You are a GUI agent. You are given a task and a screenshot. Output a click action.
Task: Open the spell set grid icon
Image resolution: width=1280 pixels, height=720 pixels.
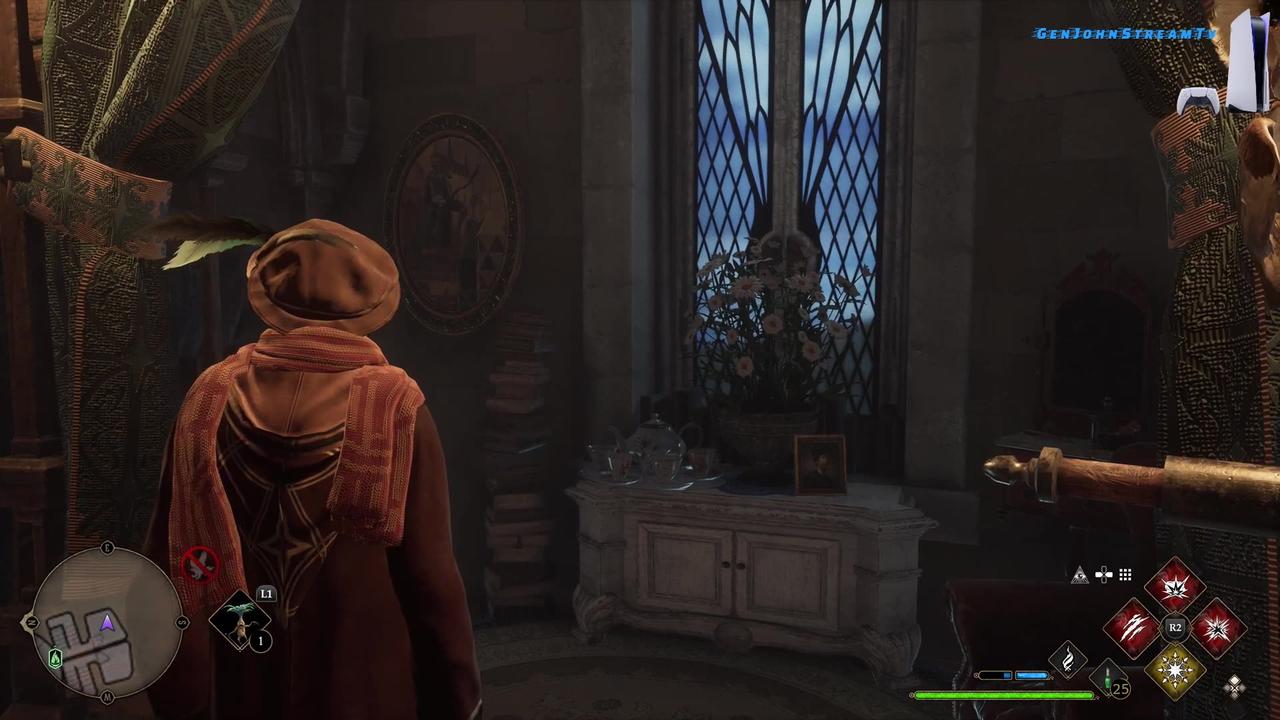pyautogui.click(x=1125, y=574)
